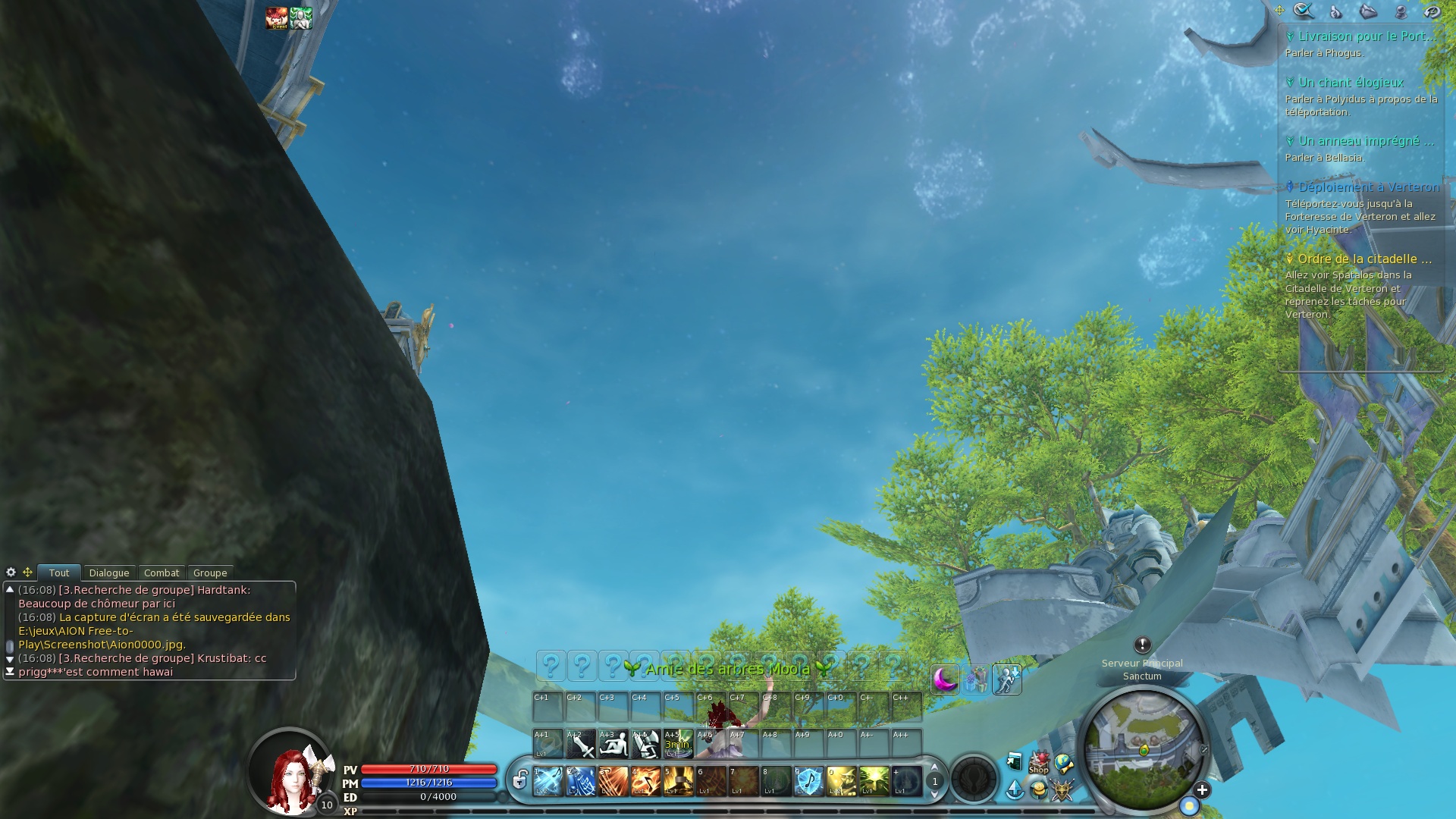Toggle the padlock to lock the skill bar
Image resolution: width=1456 pixels, height=819 pixels.
pyautogui.click(x=520, y=780)
